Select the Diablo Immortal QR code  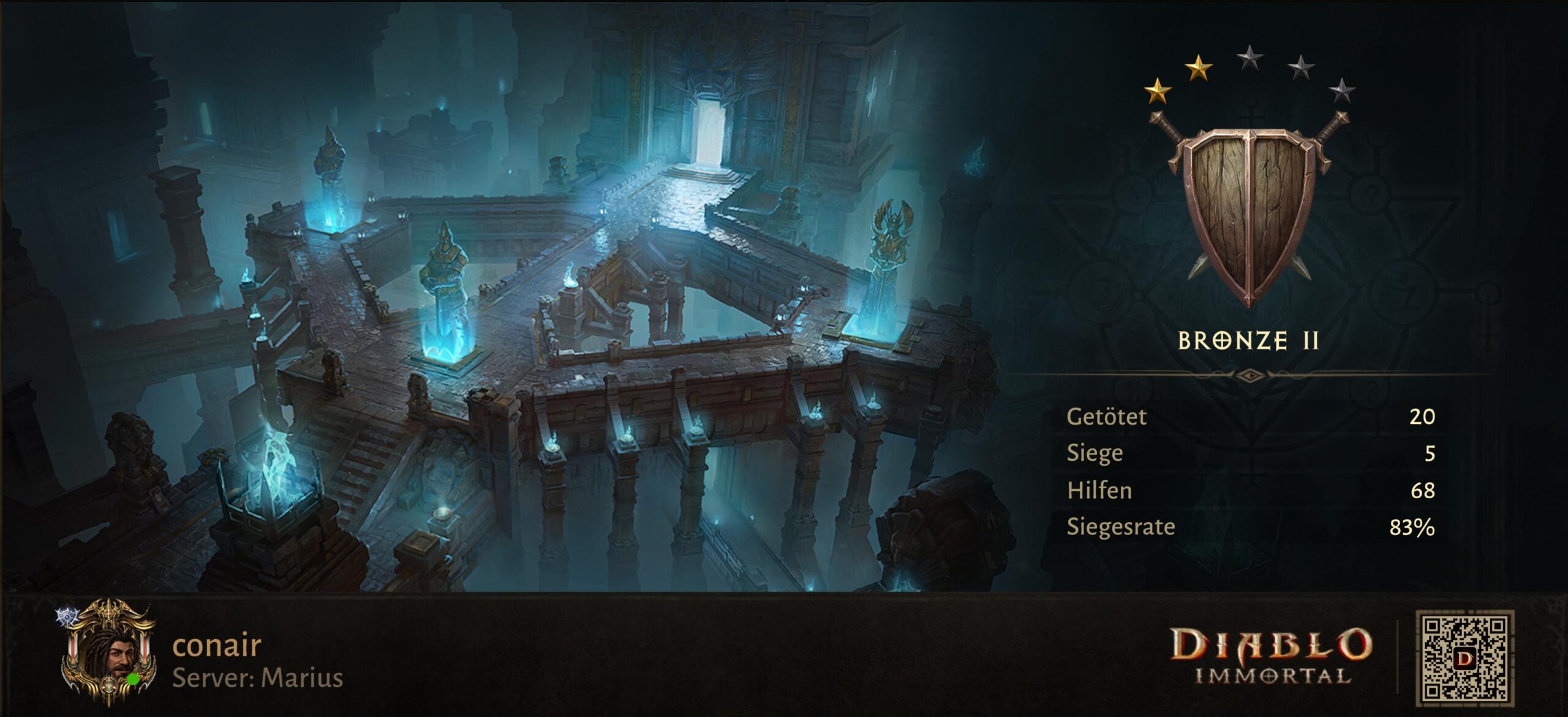coord(1464,658)
